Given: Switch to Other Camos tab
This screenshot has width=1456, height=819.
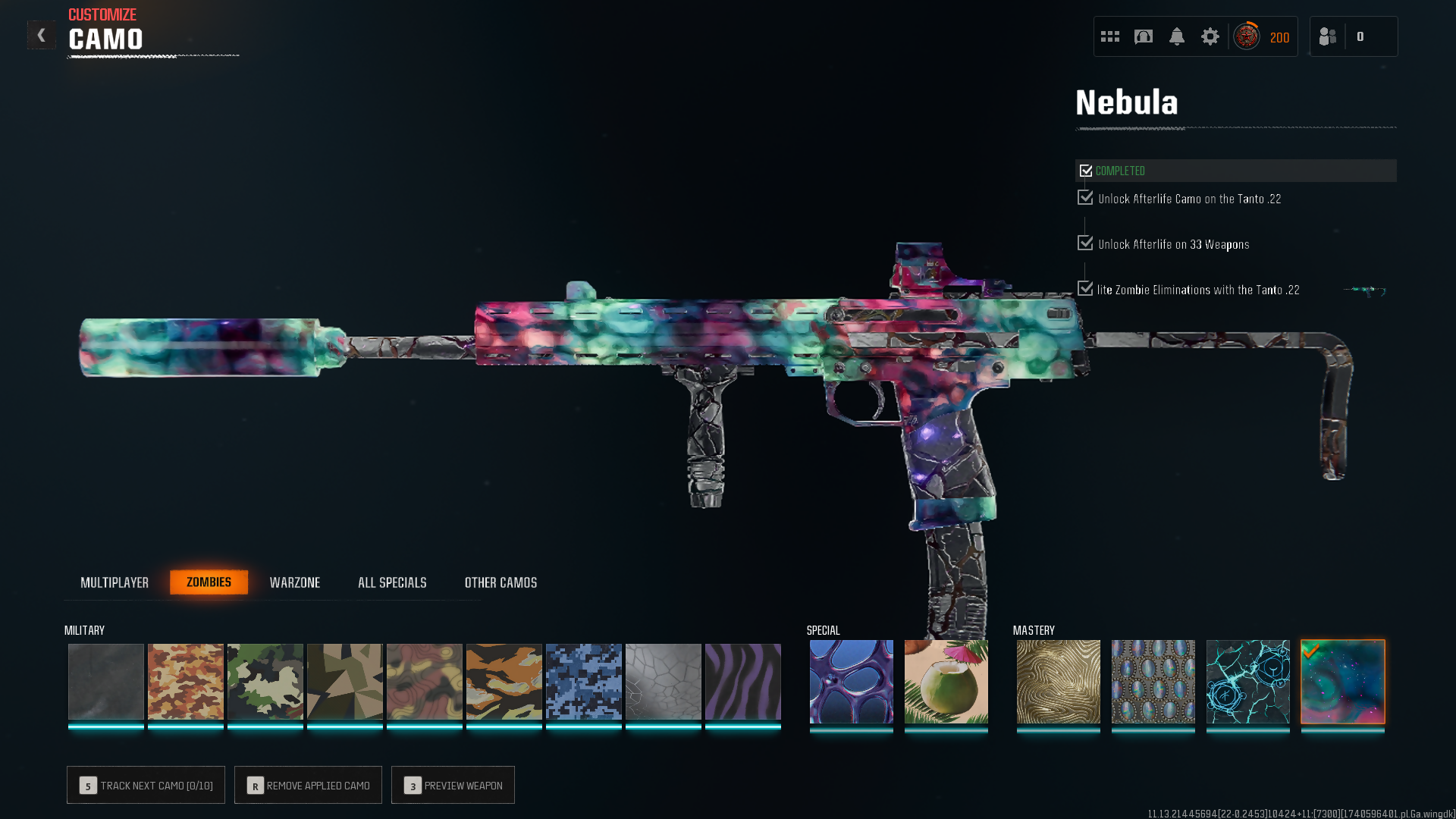Looking at the screenshot, I should click(x=500, y=582).
